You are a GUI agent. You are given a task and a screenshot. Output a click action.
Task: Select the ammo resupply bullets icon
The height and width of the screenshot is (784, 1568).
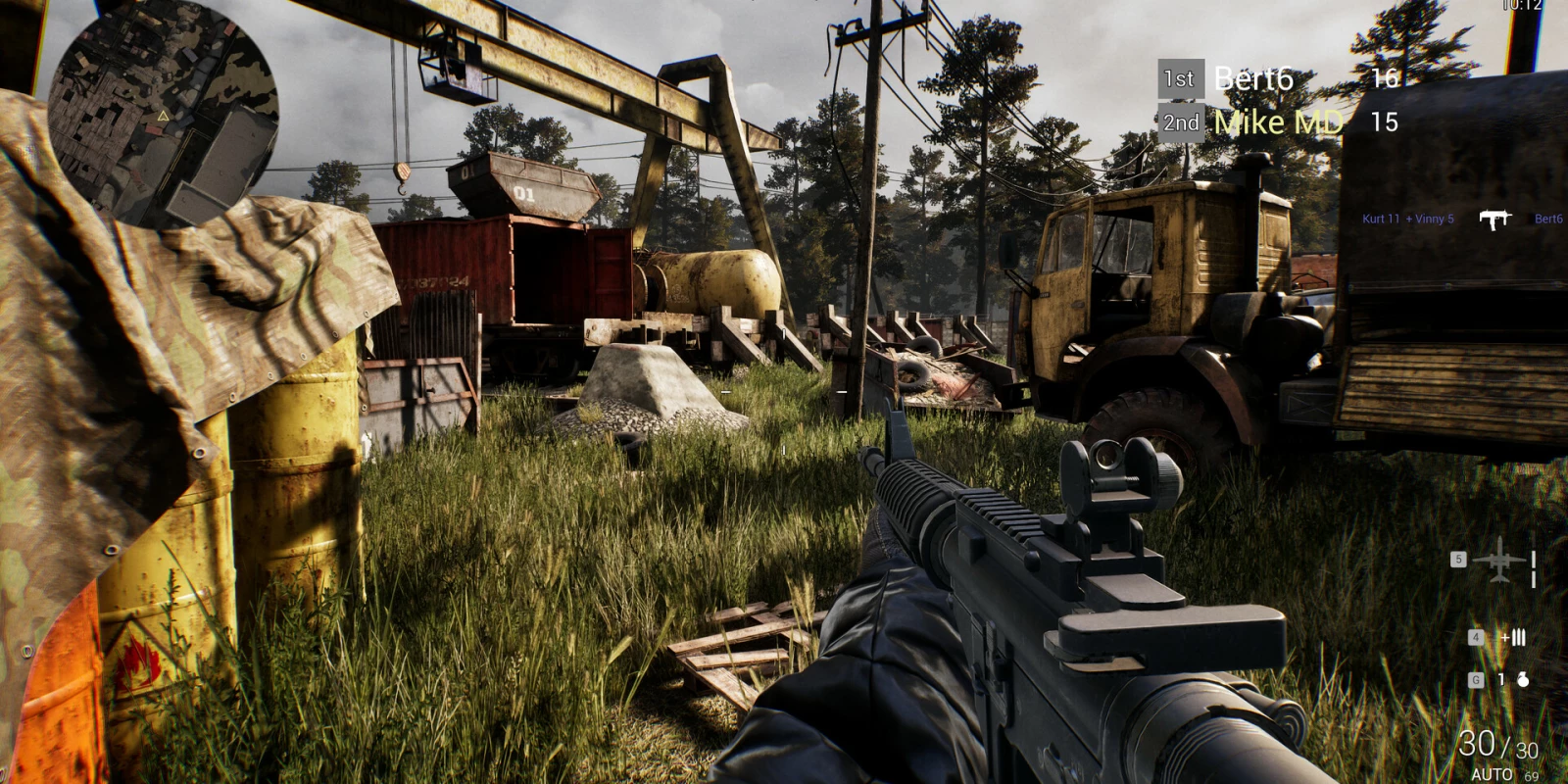1513,638
